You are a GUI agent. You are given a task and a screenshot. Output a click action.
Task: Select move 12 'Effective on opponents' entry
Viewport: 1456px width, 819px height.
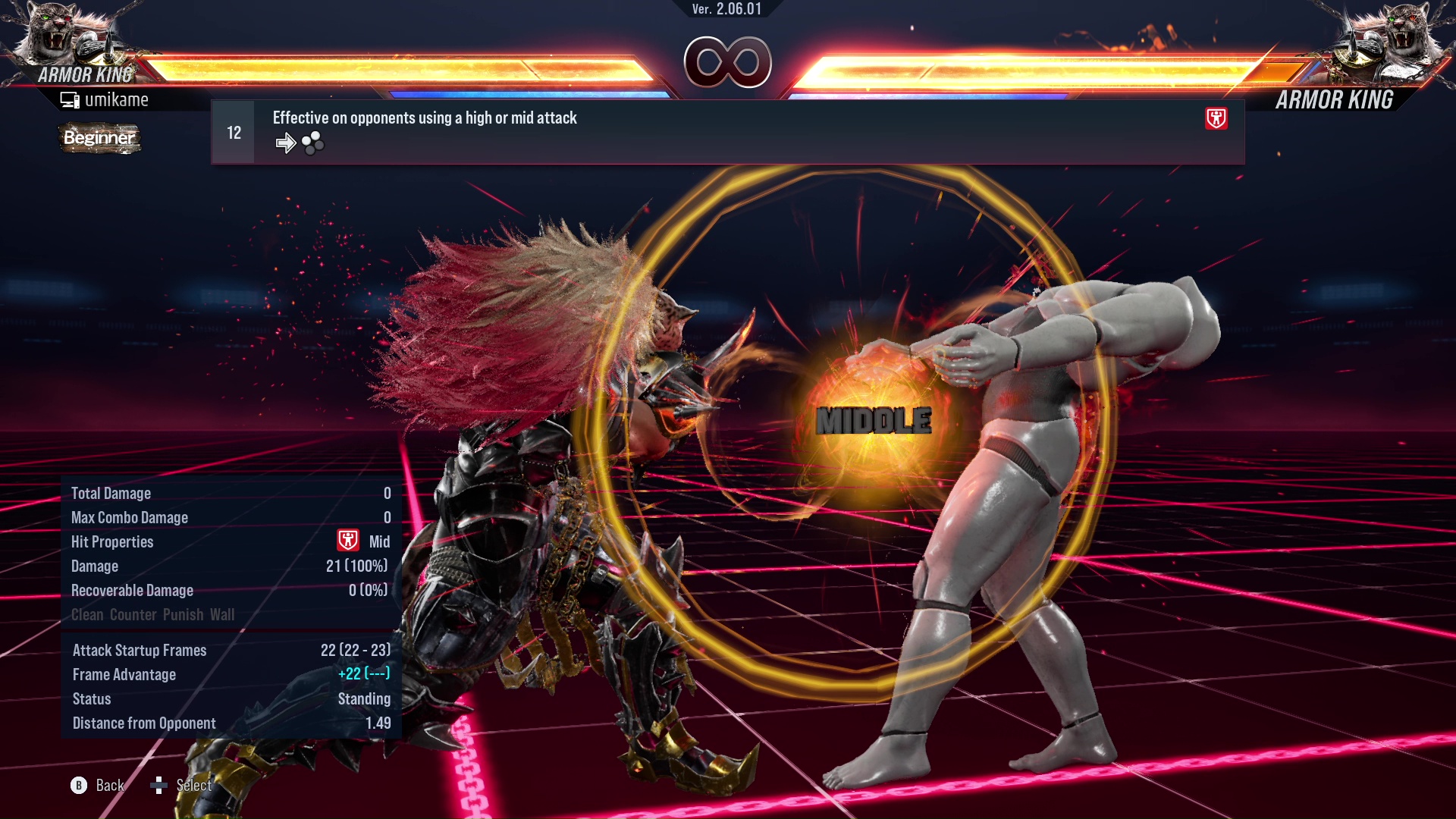pos(726,132)
